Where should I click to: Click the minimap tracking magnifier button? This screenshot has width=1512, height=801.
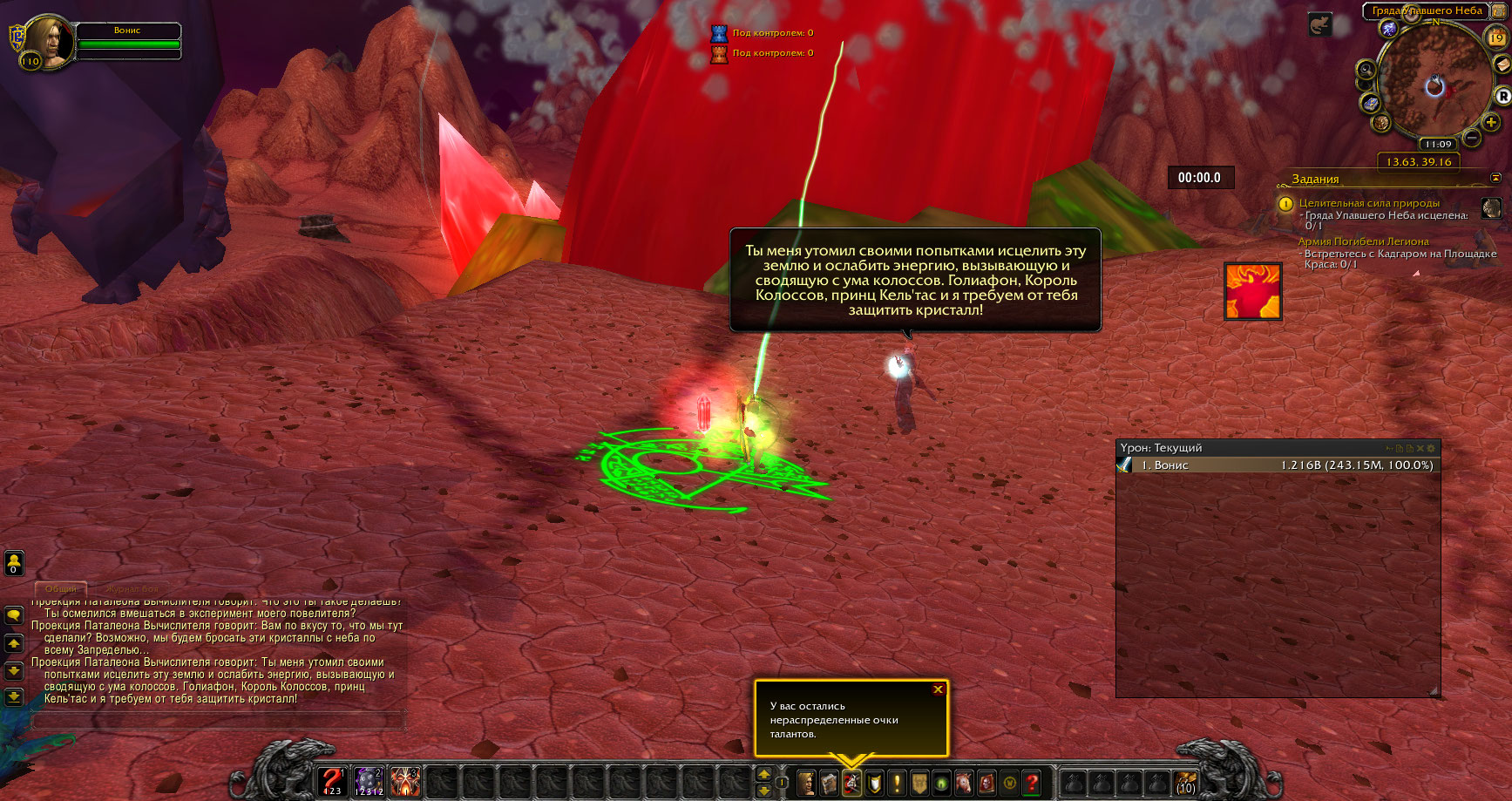pyautogui.click(x=1366, y=71)
